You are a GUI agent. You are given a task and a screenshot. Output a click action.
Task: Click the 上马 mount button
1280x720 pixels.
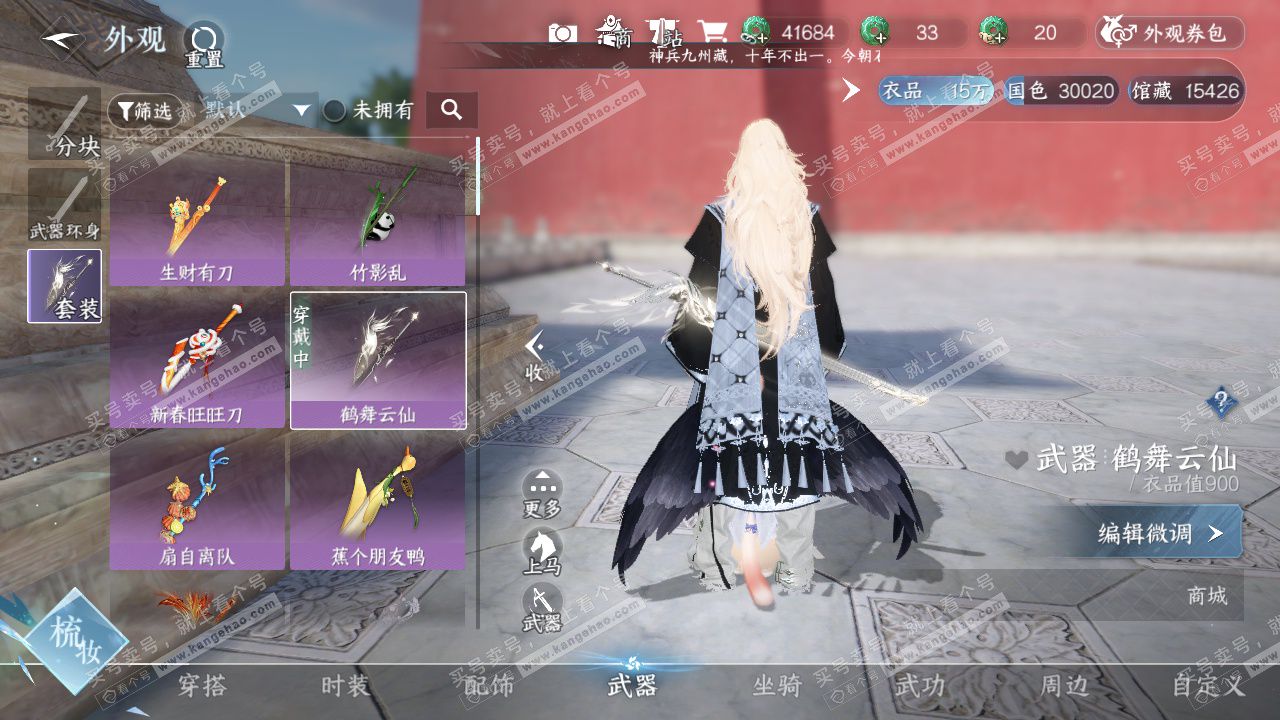coord(542,552)
